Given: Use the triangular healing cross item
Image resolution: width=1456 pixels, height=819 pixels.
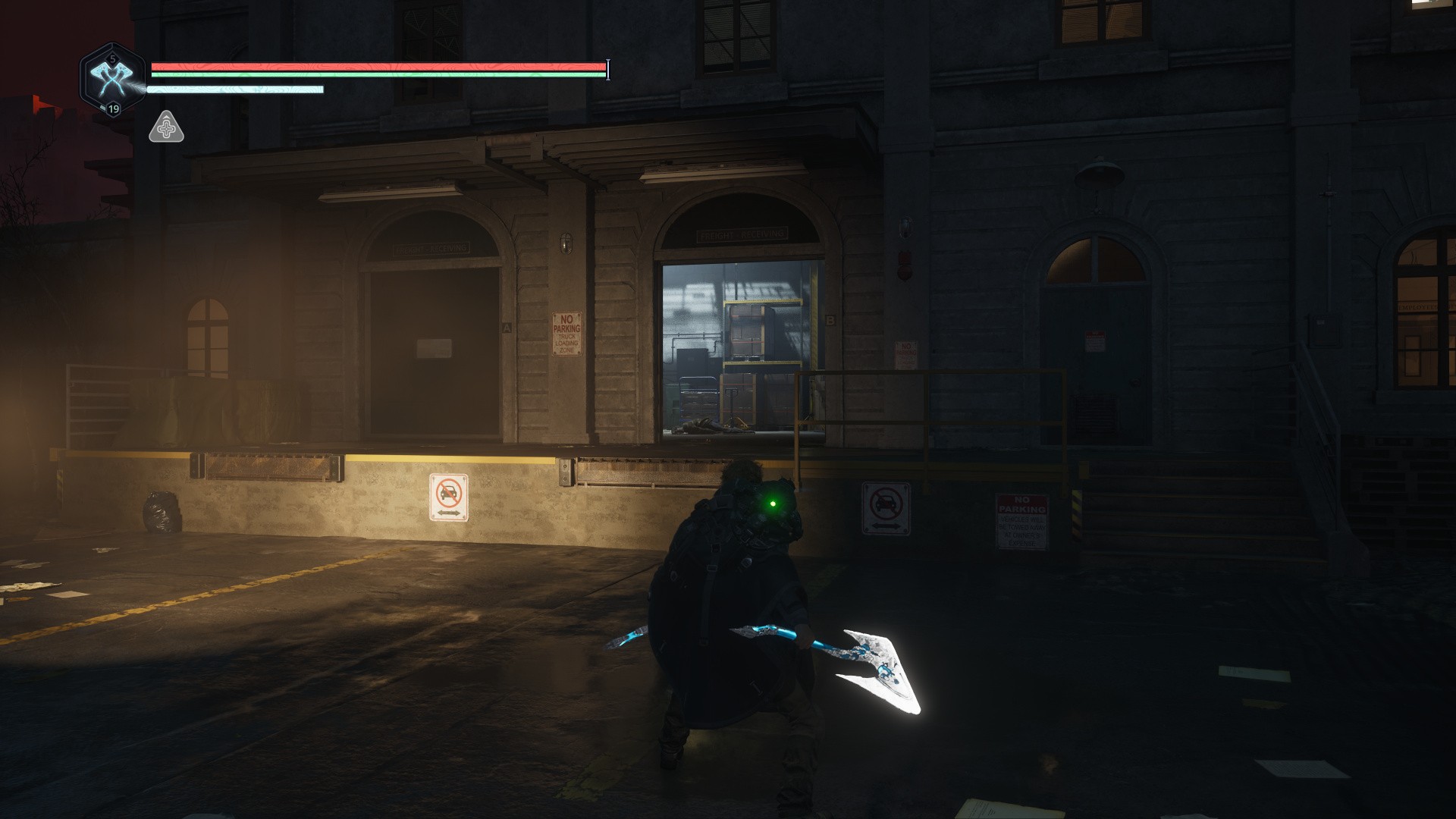Looking at the screenshot, I should (x=166, y=128).
